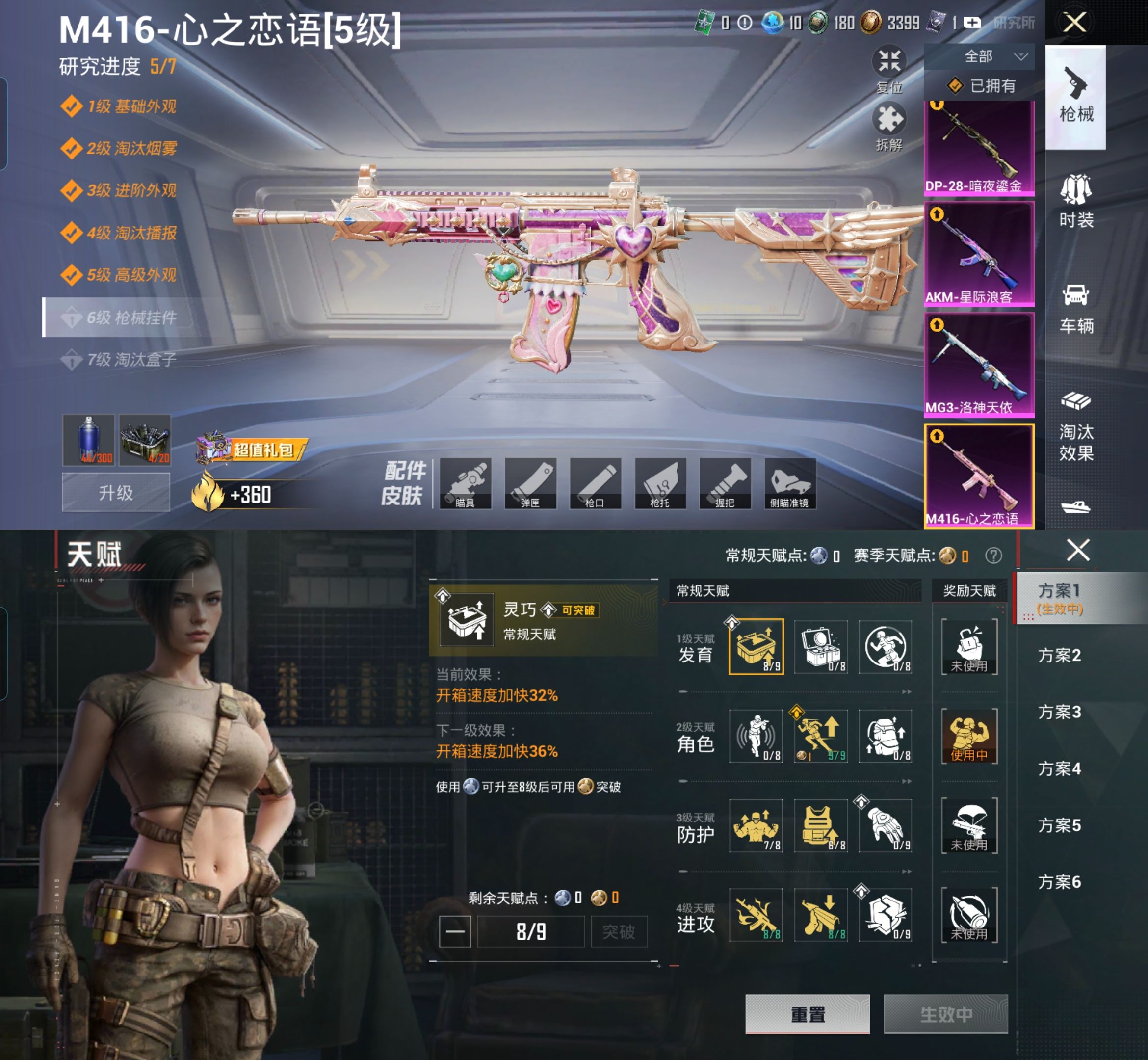Screen dimensions: 1148x1060
Task: Decrease talent level with the minus button
Action: [455, 931]
